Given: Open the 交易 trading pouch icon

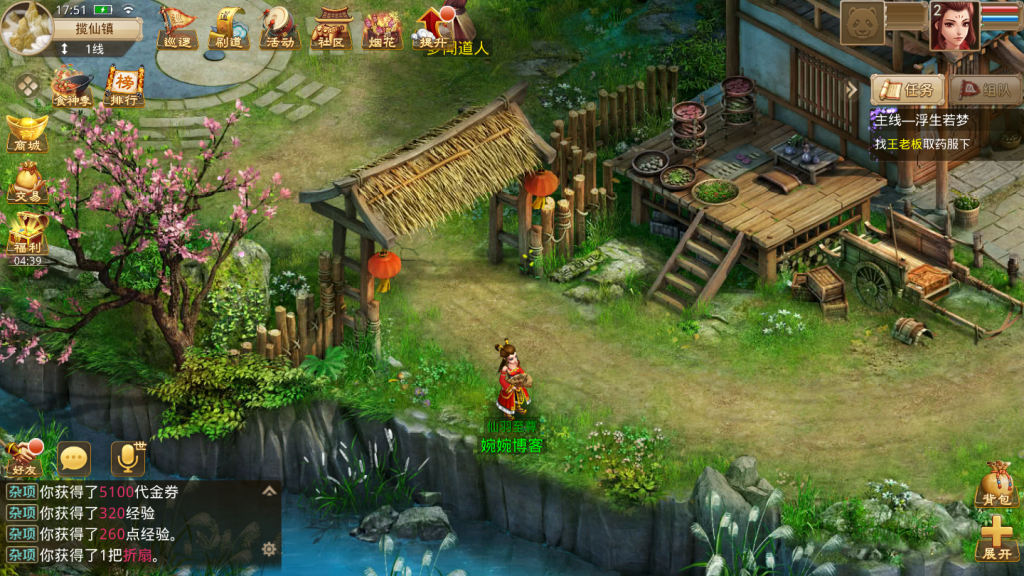Looking at the screenshot, I should [x=27, y=182].
